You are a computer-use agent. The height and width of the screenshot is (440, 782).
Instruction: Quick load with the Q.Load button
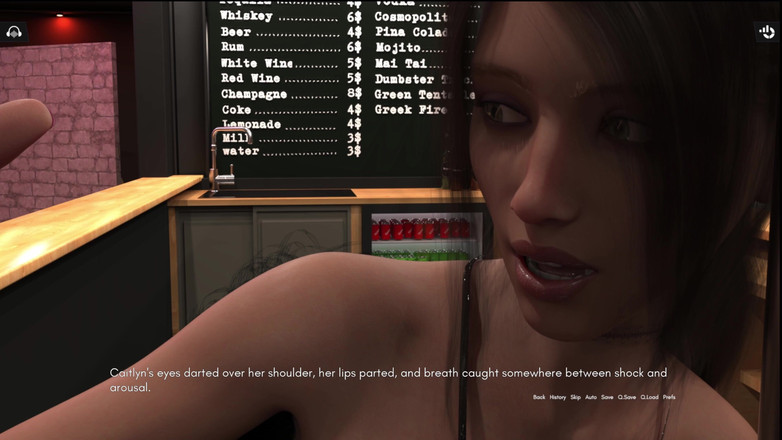tap(650, 397)
